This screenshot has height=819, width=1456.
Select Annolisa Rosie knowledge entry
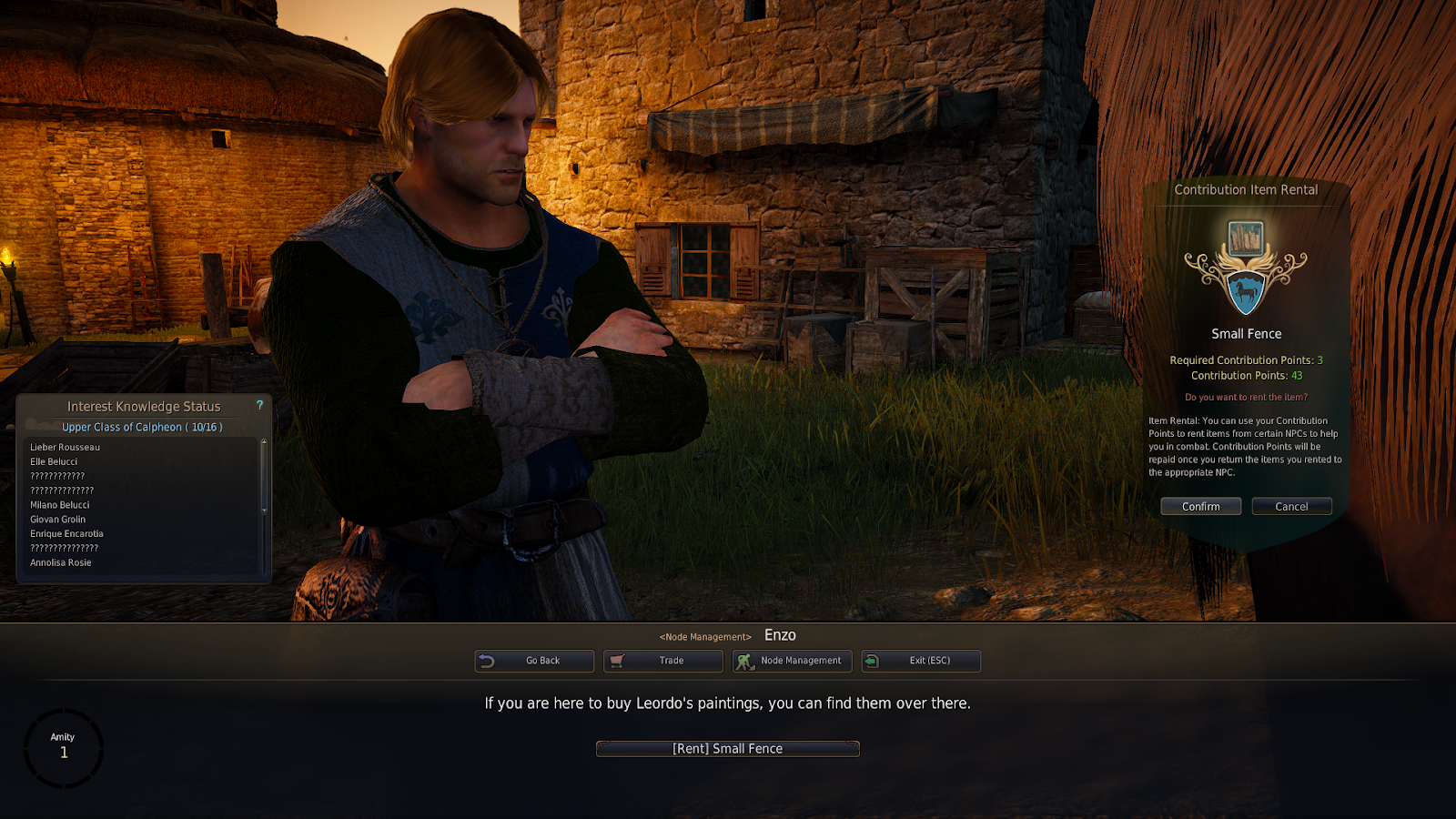61,563
